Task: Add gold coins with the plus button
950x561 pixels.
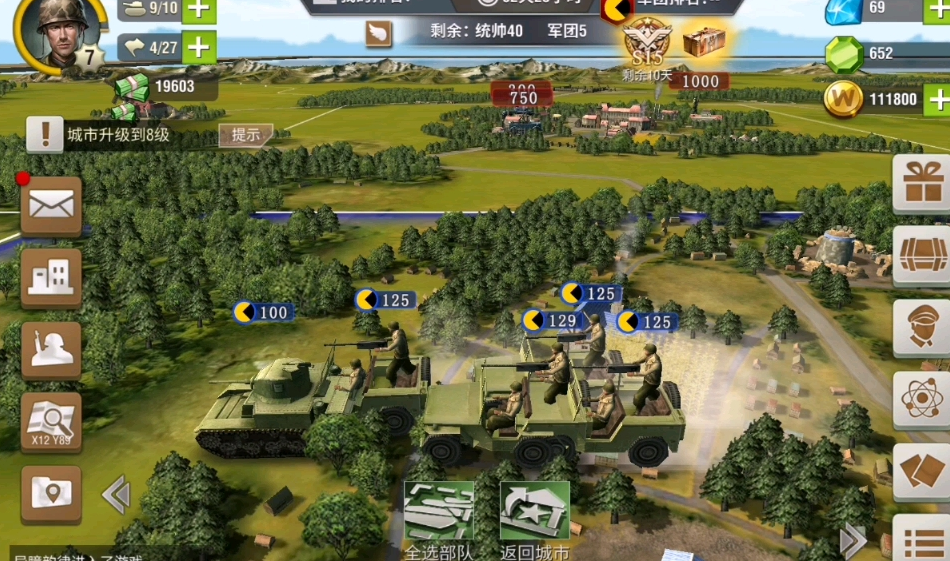Action: (937, 99)
